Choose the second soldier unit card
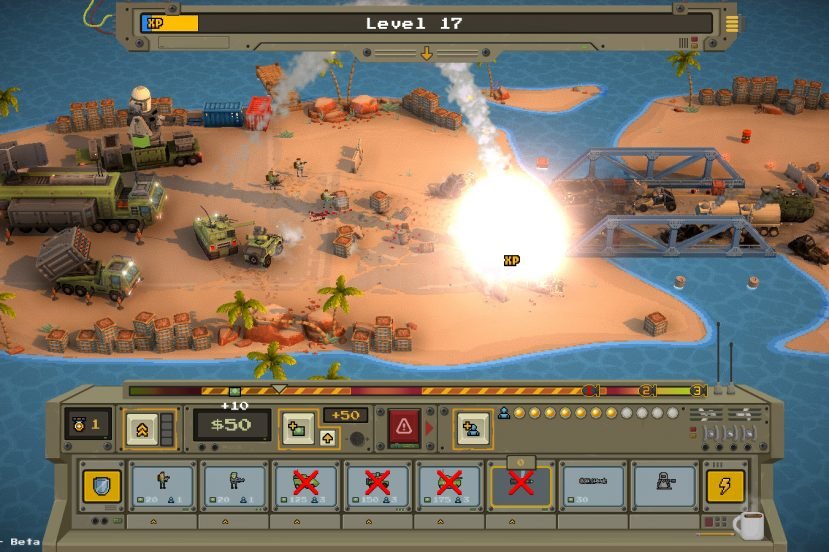The height and width of the screenshot is (552, 829). (x=233, y=485)
